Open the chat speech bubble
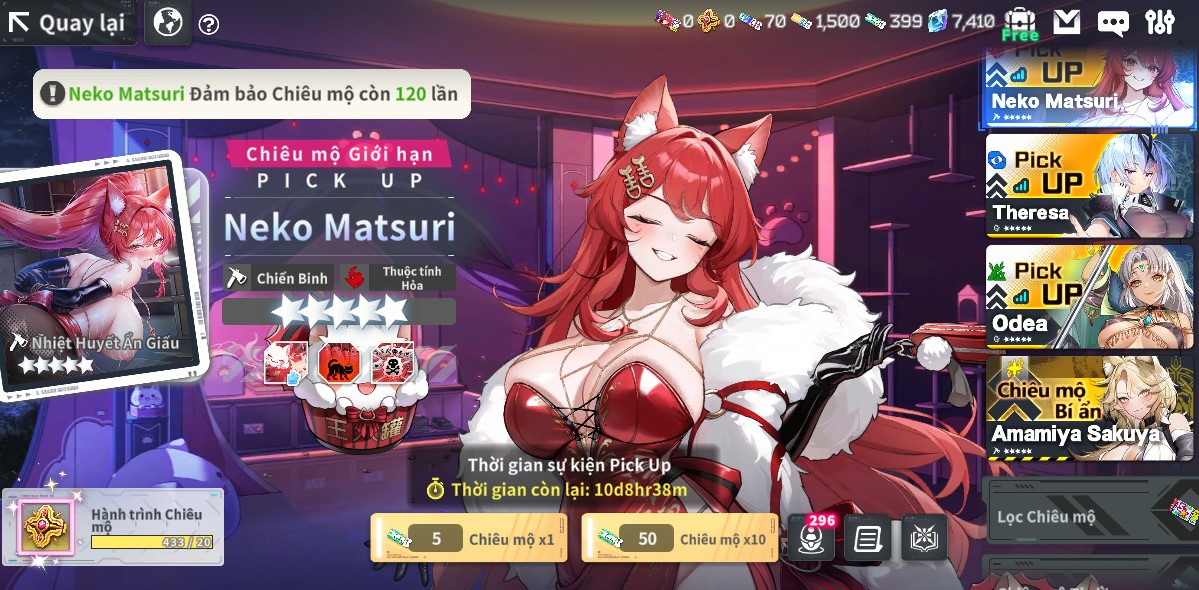1199x590 pixels. (1113, 23)
